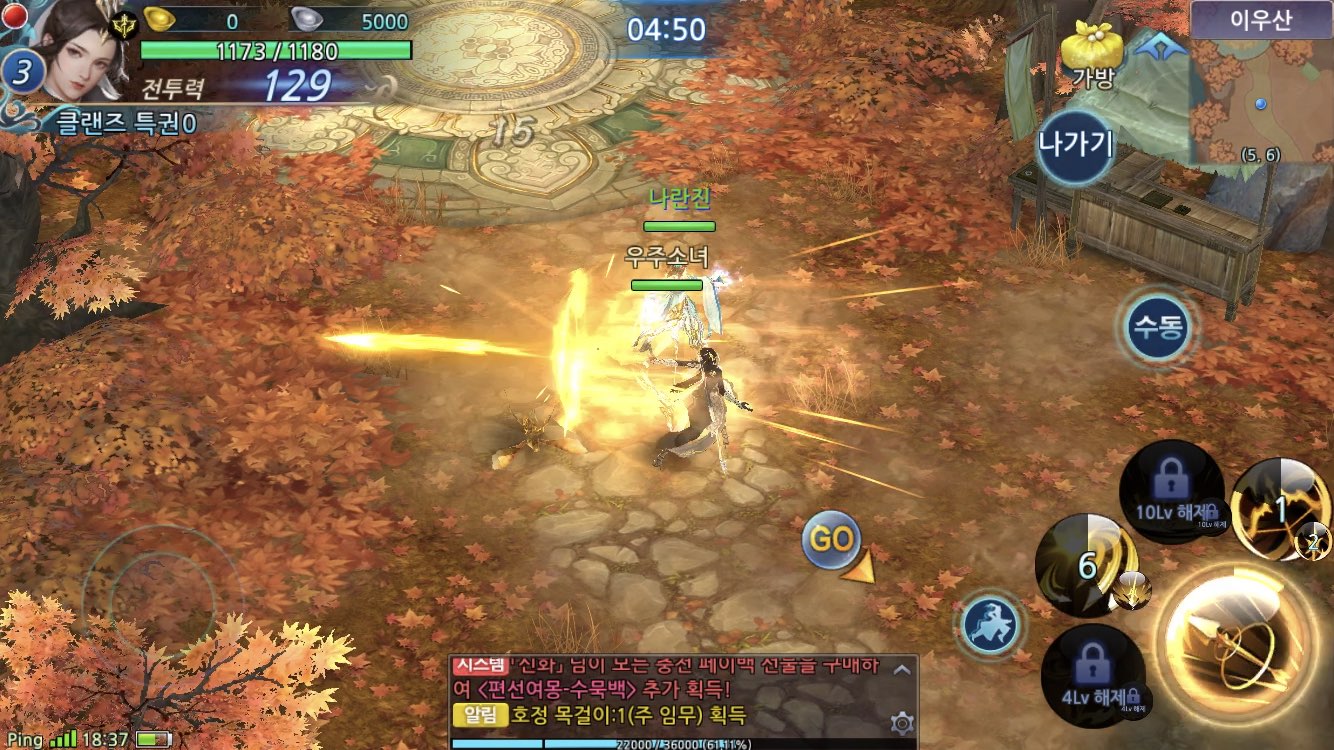Screen dimensions: 1334x750
Task: Click the GO navigation button
Action: (831, 541)
